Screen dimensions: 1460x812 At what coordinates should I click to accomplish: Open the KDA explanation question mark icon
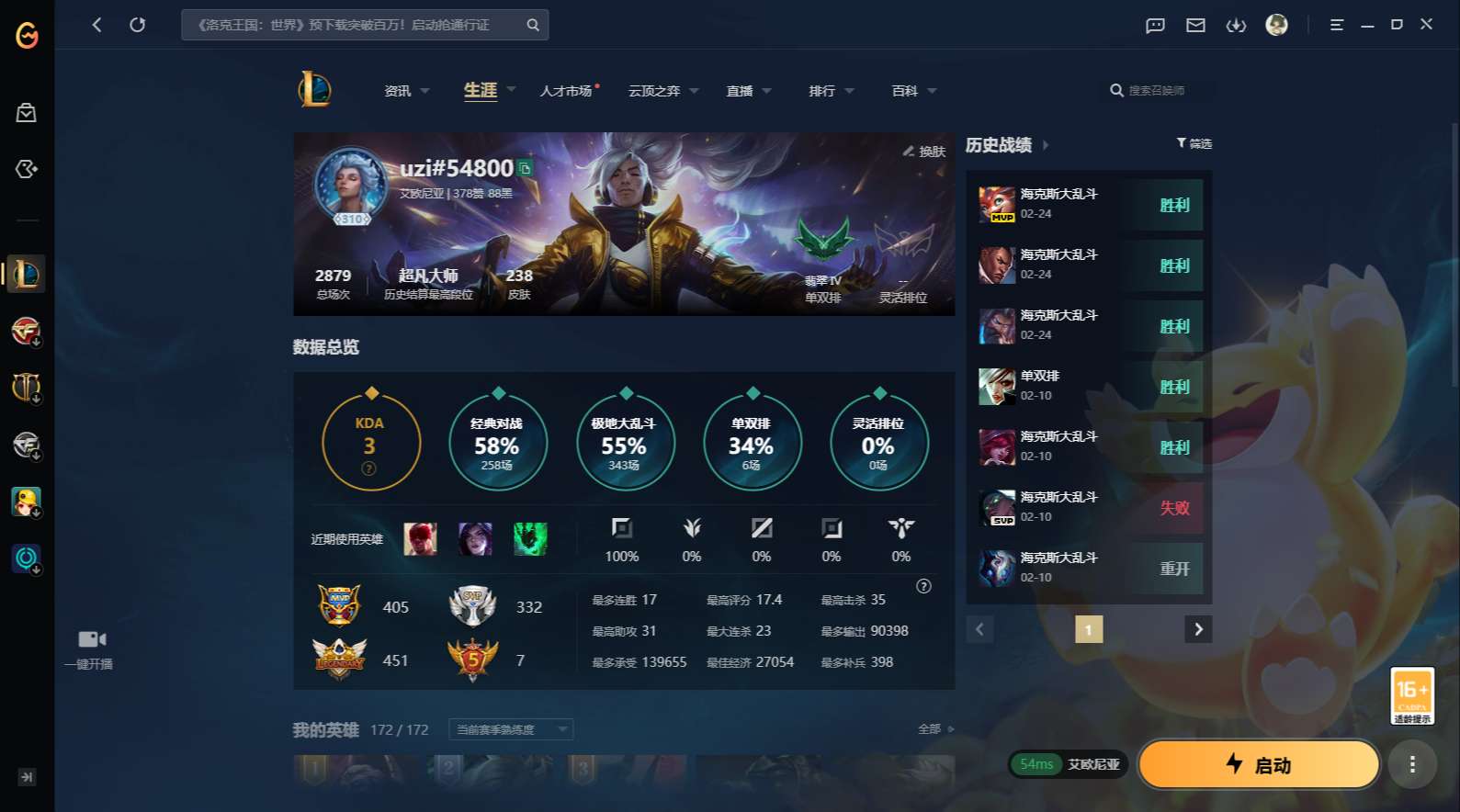click(368, 468)
